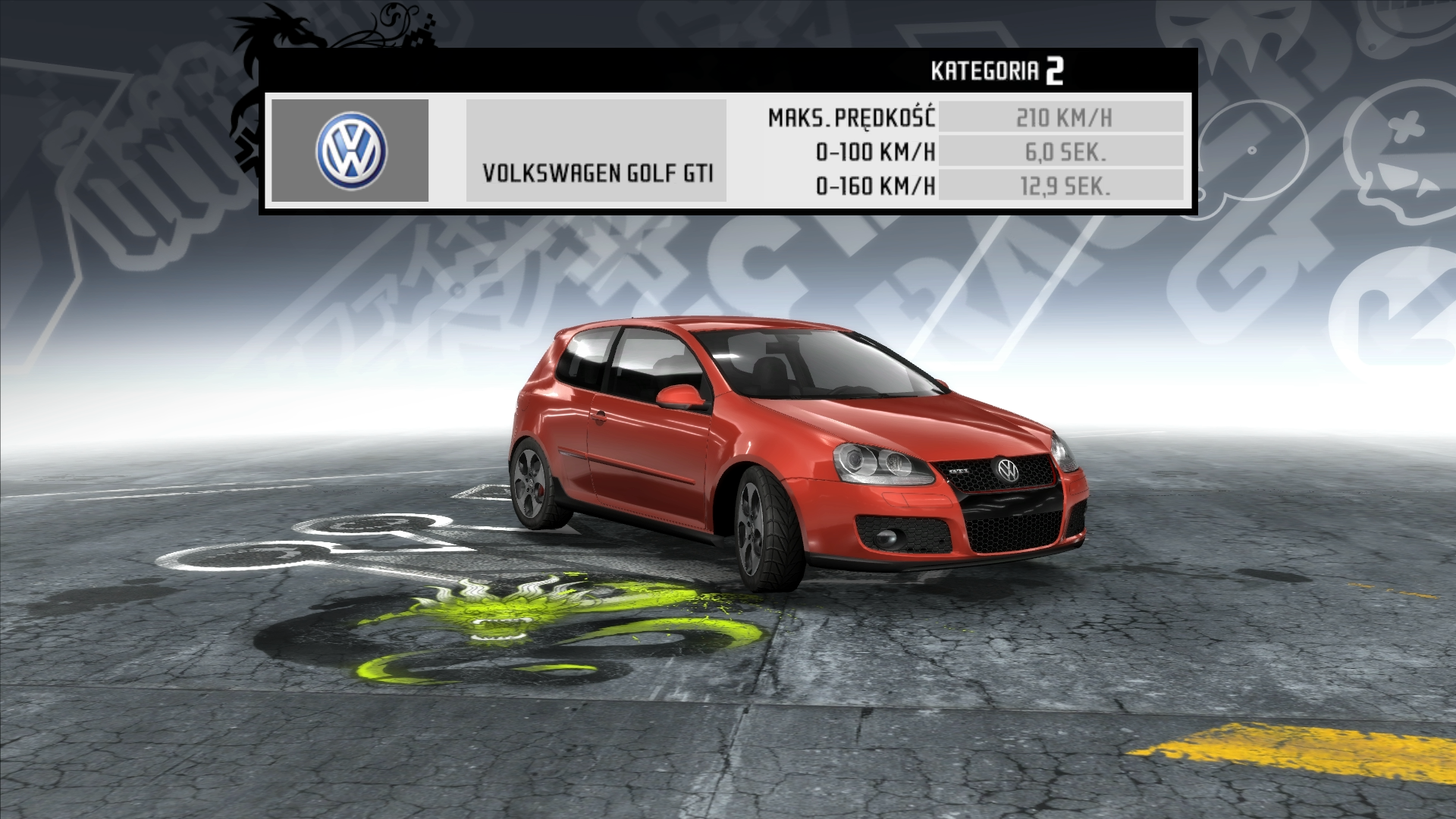The width and height of the screenshot is (1456, 819).
Task: Select the Volkswagen Golf GTI name panel
Action: pyautogui.click(x=596, y=151)
